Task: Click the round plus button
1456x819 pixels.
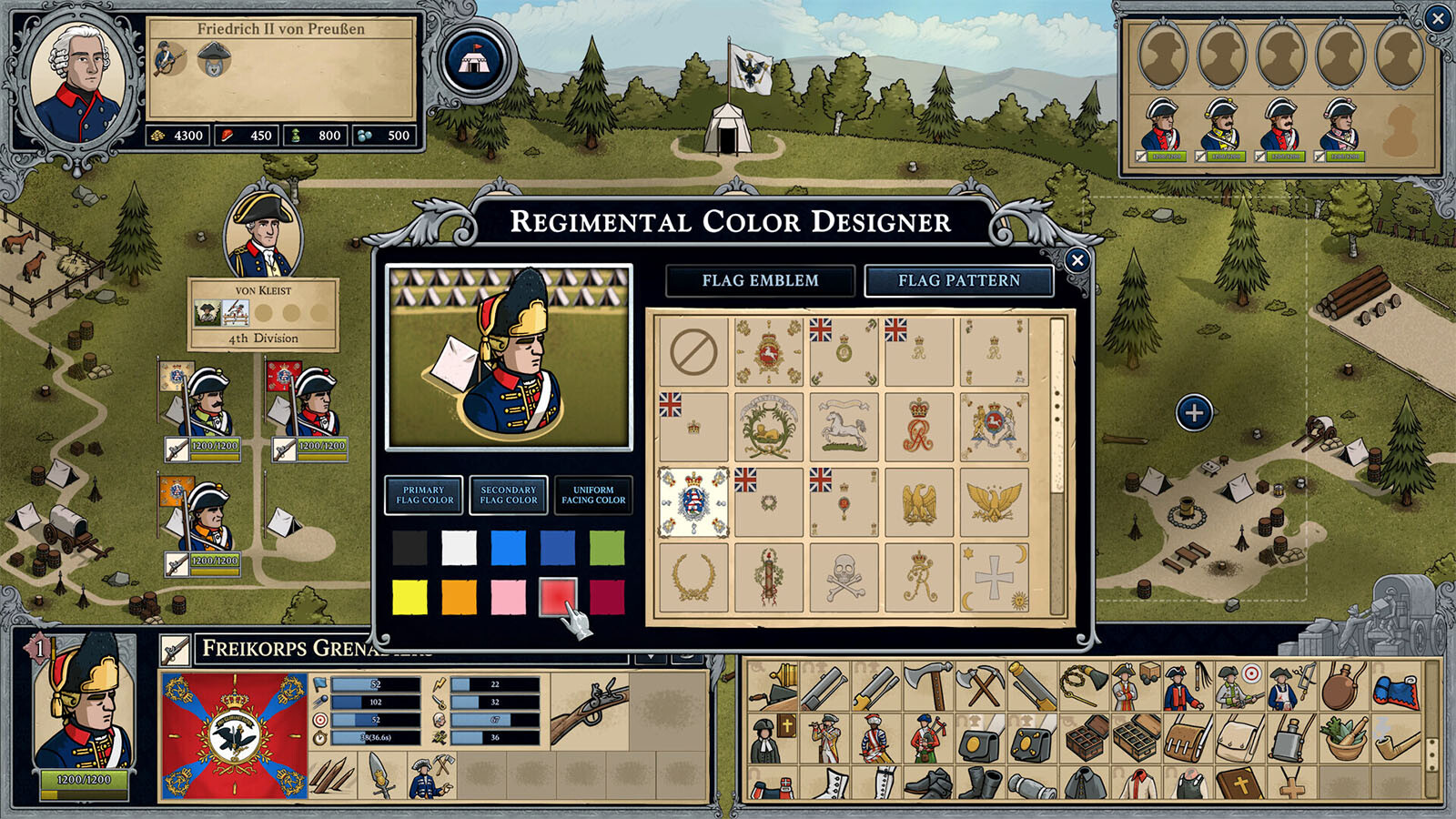Action: pos(1194,413)
